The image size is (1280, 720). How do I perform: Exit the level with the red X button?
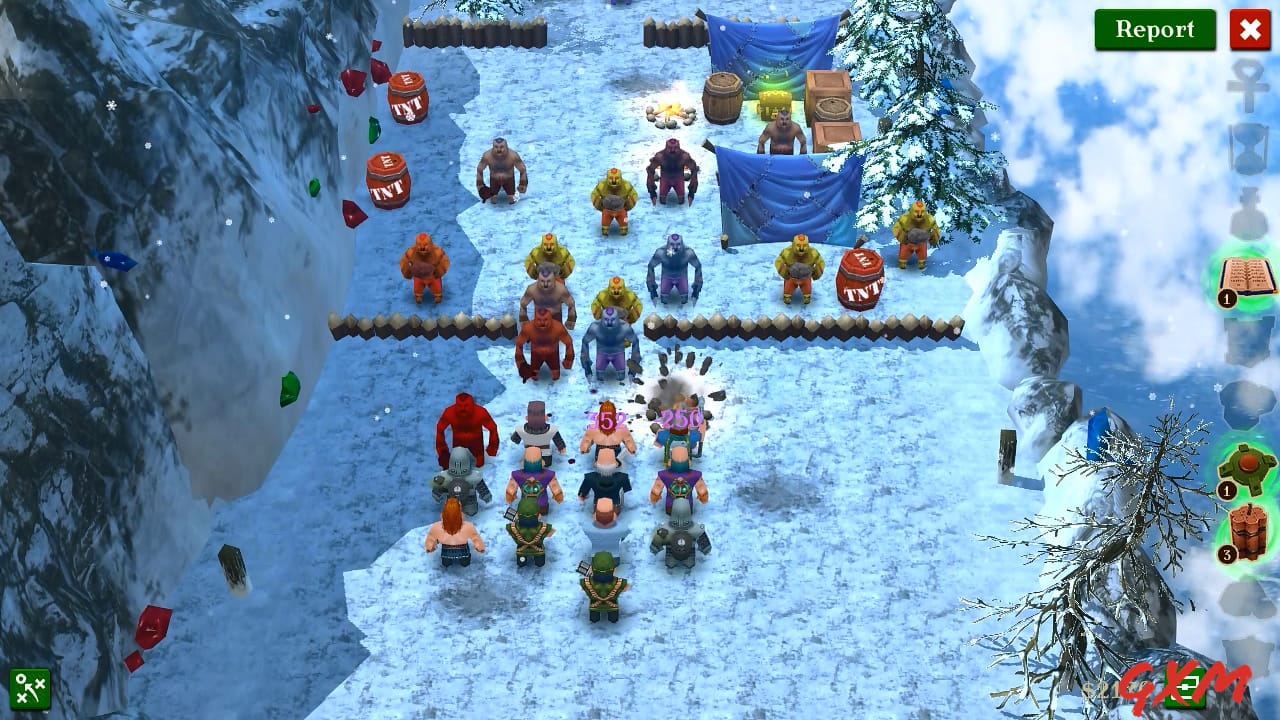(x=1251, y=30)
